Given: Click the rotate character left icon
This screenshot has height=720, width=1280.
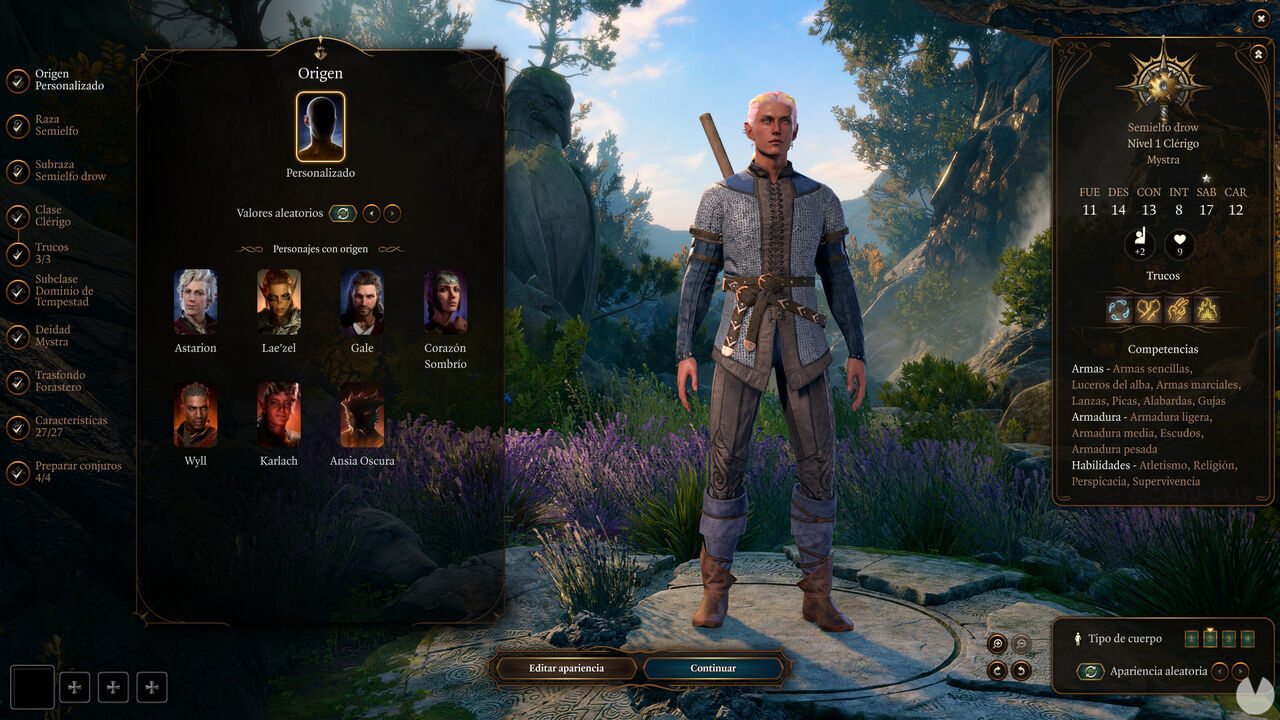Looking at the screenshot, I should (1021, 670).
